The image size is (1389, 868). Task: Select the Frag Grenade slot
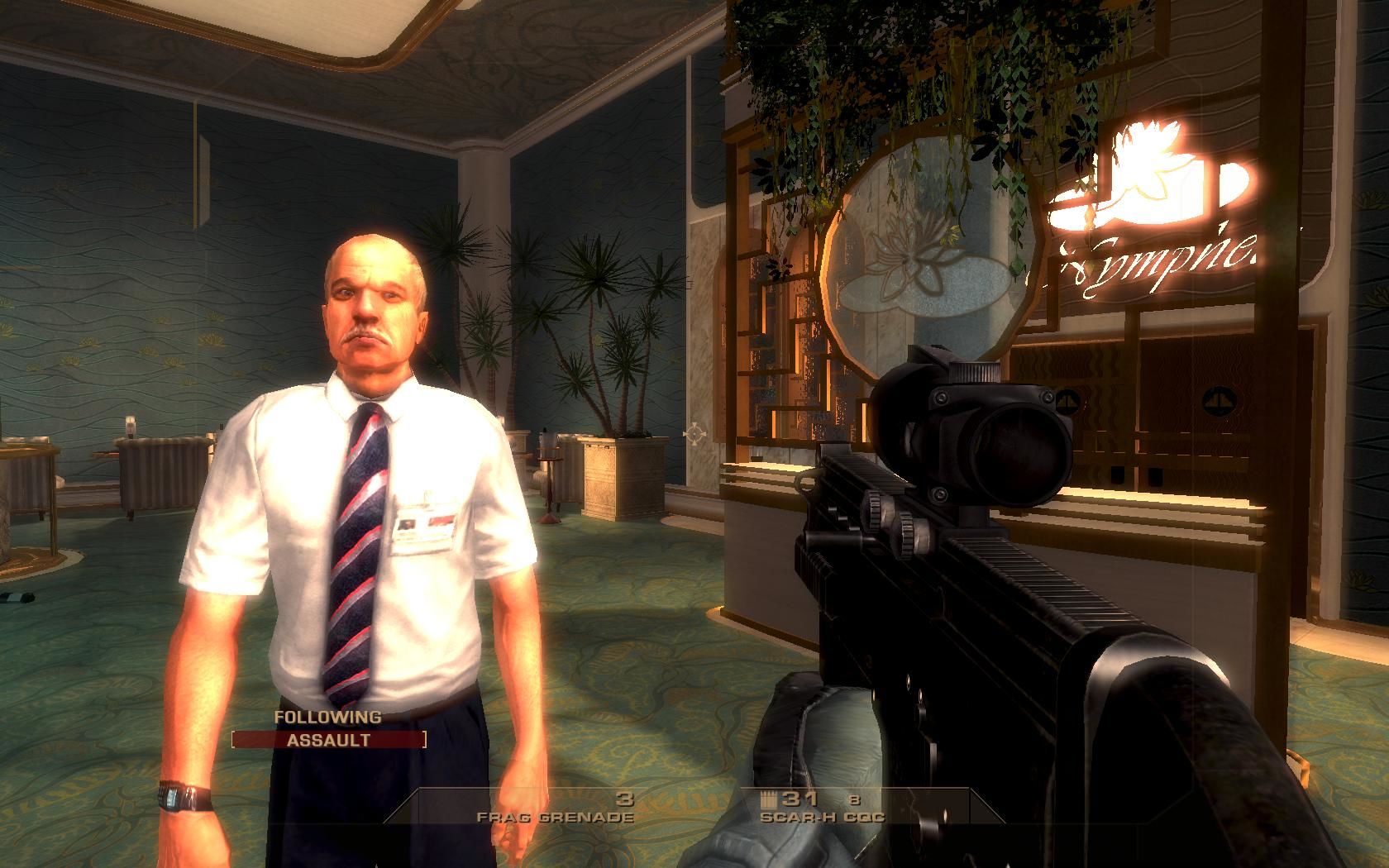(556, 808)
